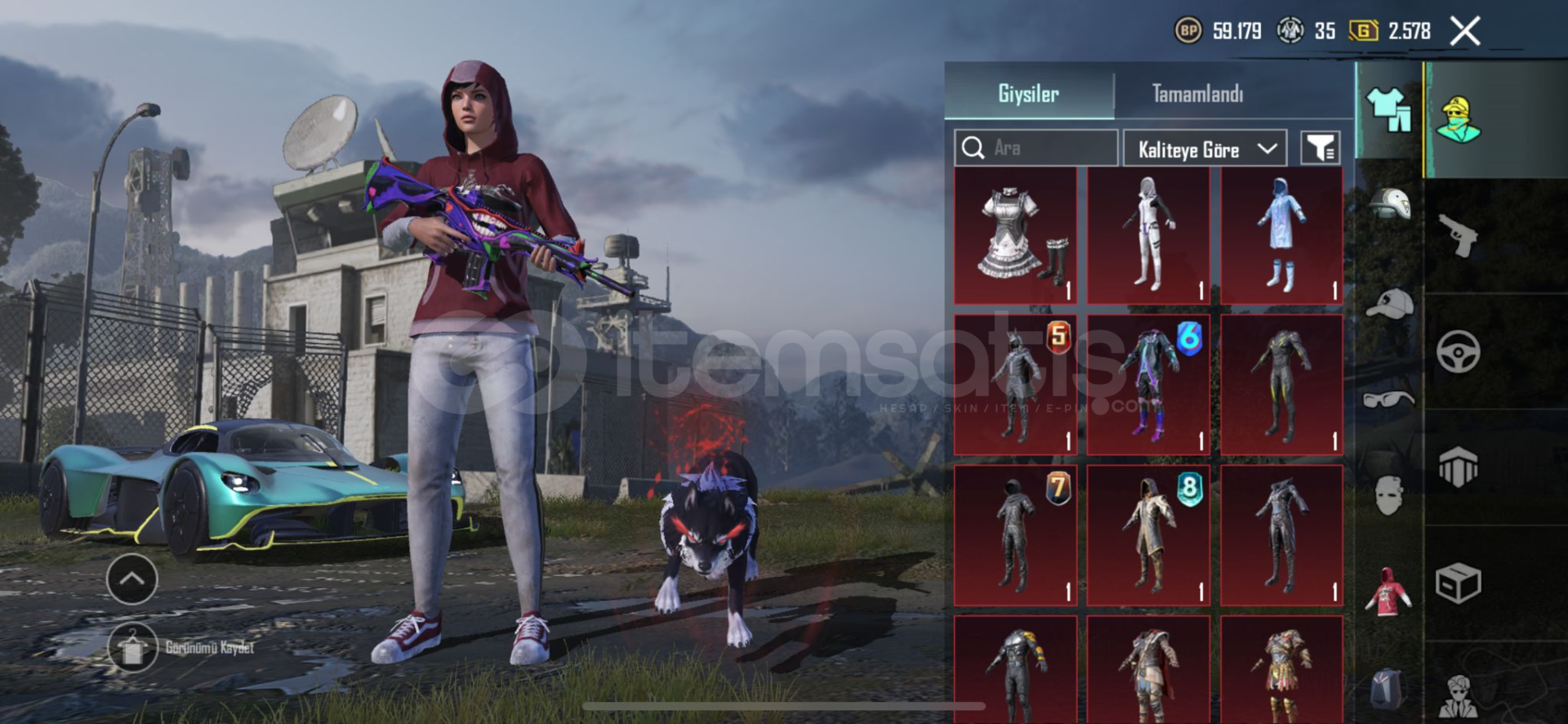Choose the white hooded suit outfit

coord(1148,235)
